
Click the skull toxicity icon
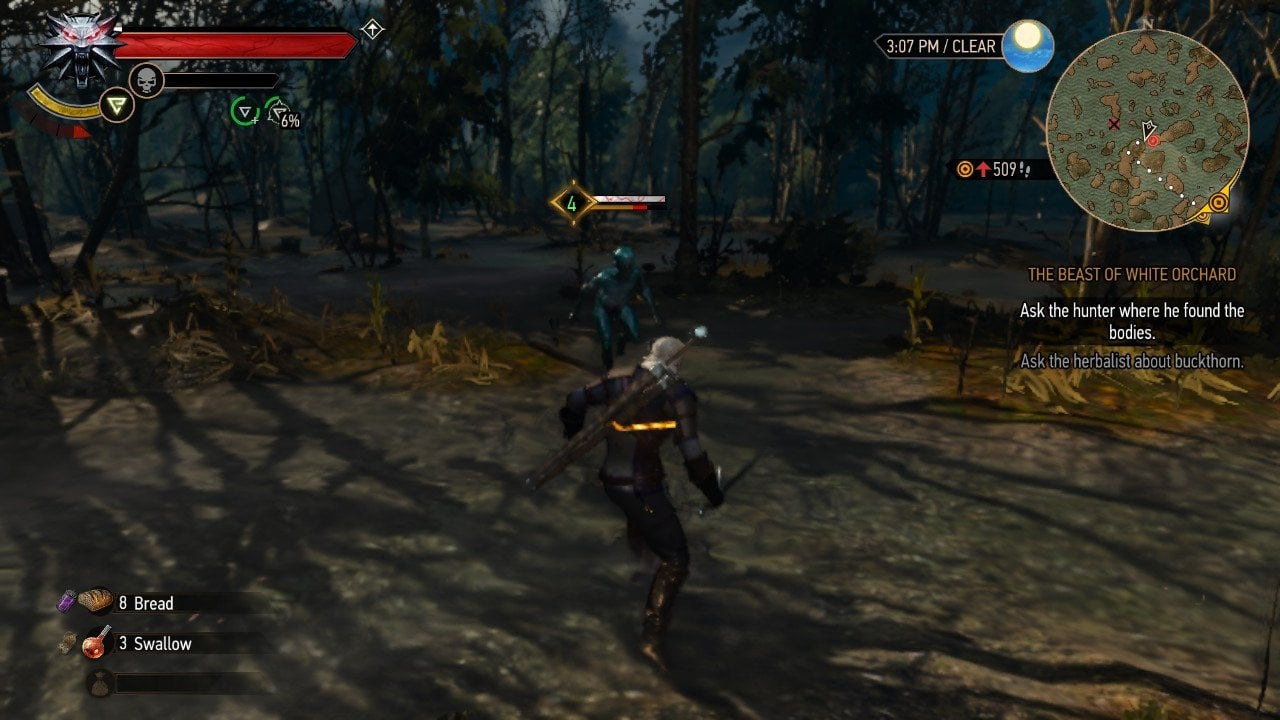[147, 80]
